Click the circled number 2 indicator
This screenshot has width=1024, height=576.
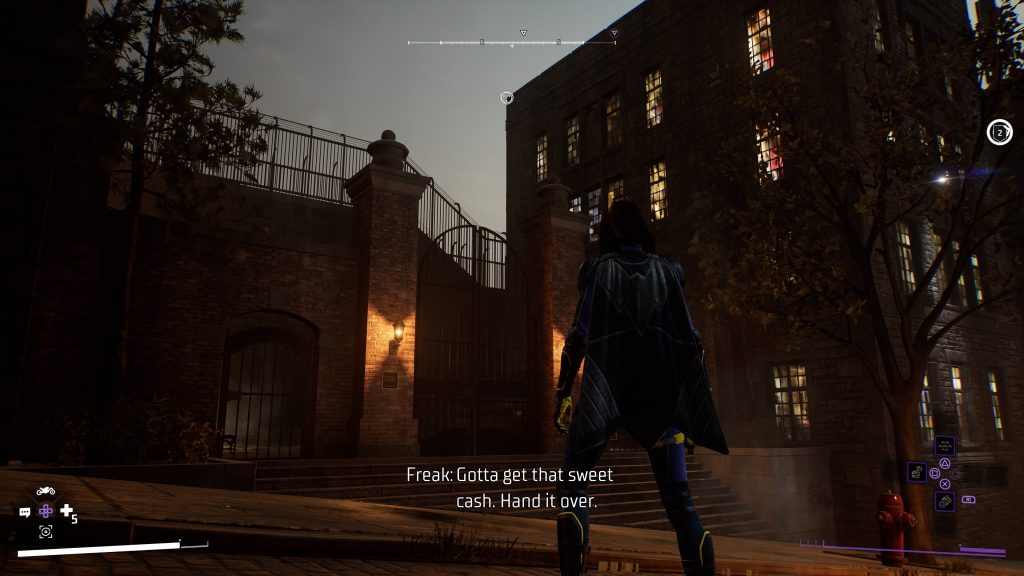click(x=999, y=132)
